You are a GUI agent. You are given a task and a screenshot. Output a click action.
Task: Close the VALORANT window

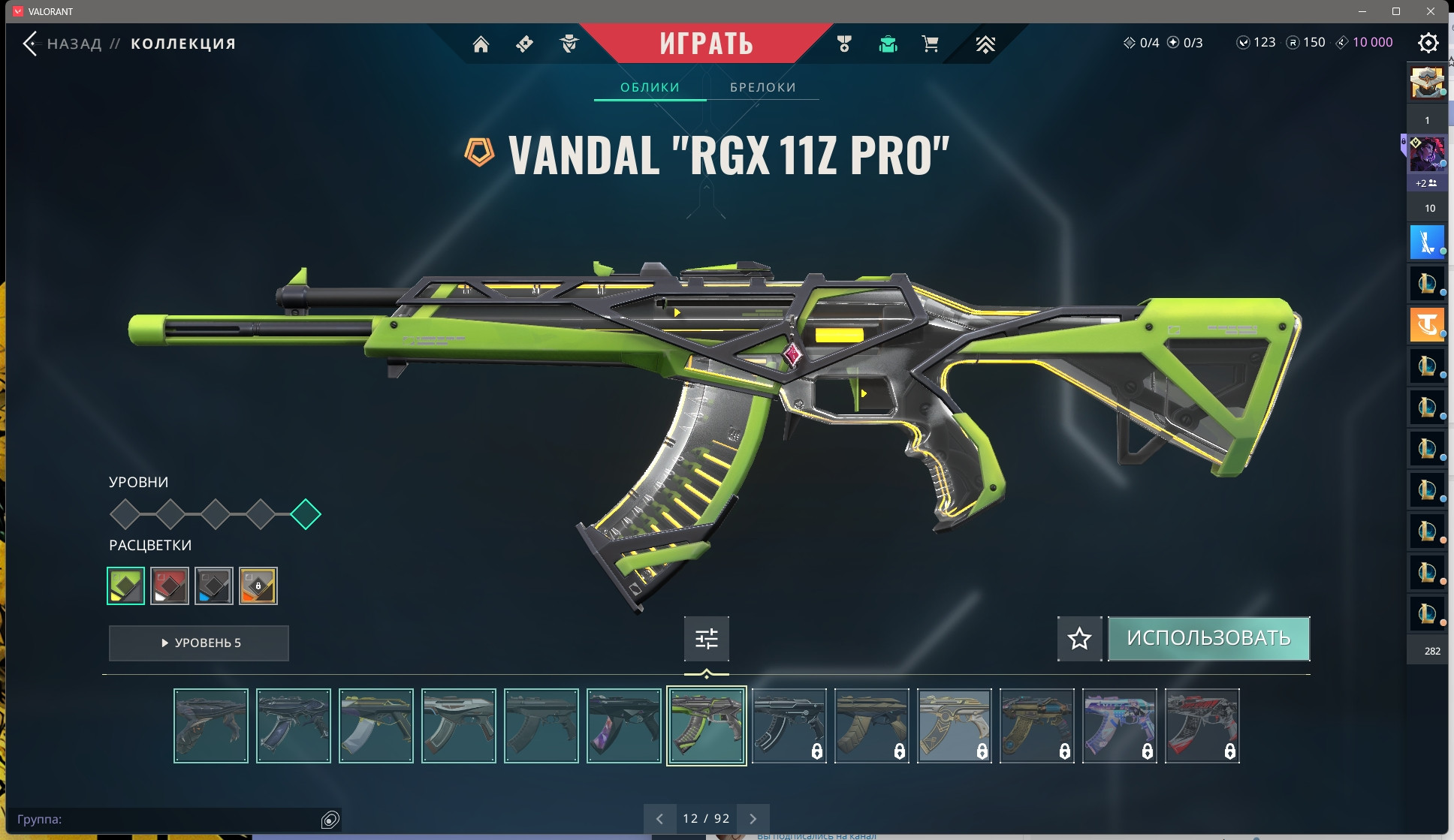[1431, 11]
